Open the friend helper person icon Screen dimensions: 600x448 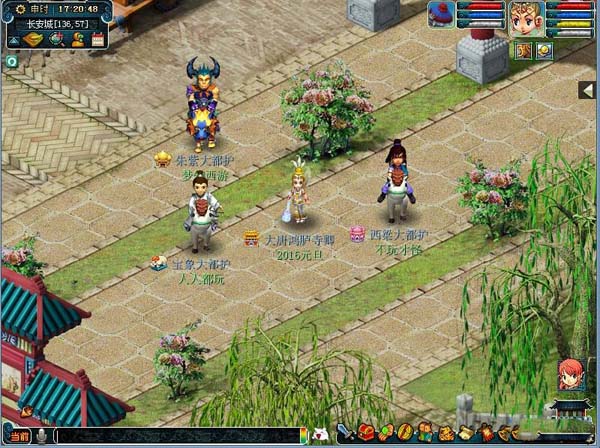(x=77, y=40)
